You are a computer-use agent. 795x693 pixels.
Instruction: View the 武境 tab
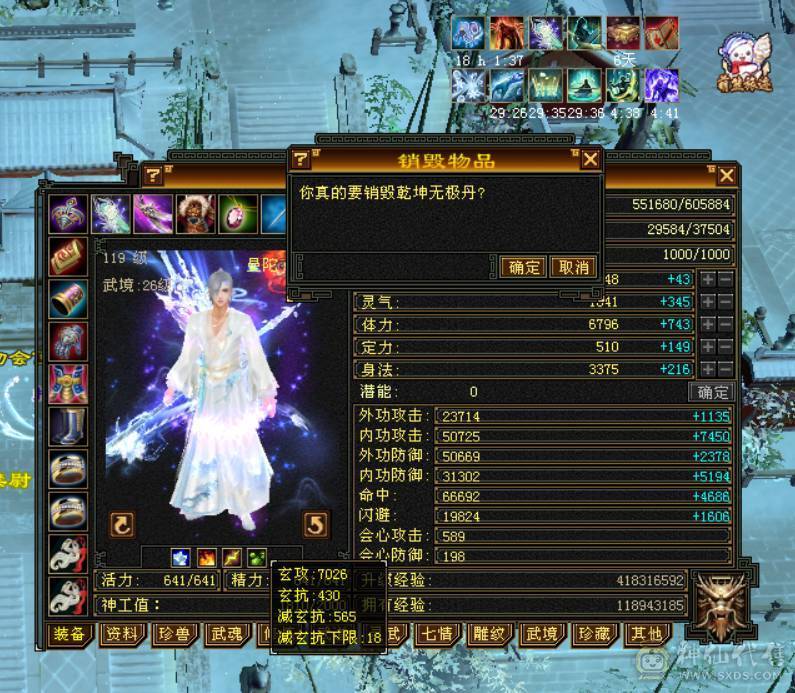point(542,634)
